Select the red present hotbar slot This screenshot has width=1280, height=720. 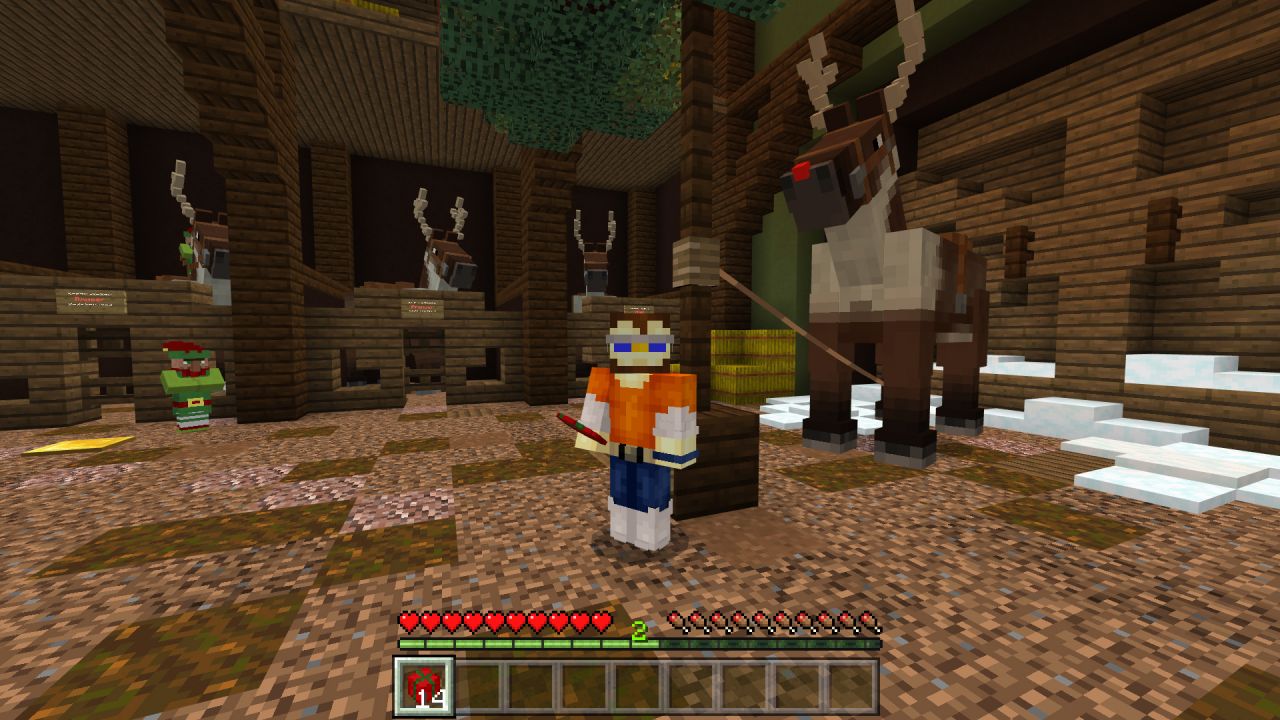tap(424, 687)
